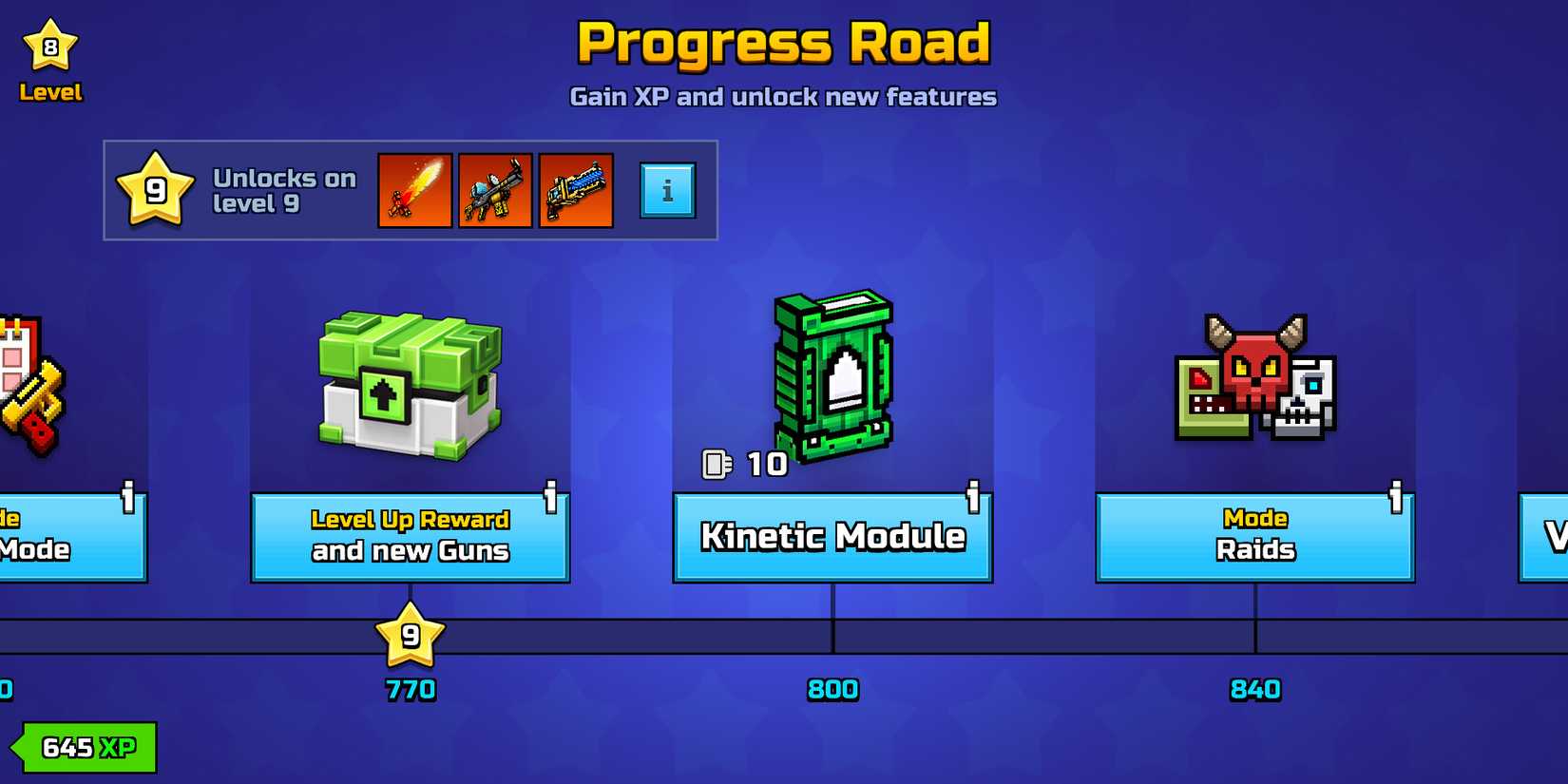
Task: Click the 840 XP milestone on the timeline
Action: pos(1256,688)
